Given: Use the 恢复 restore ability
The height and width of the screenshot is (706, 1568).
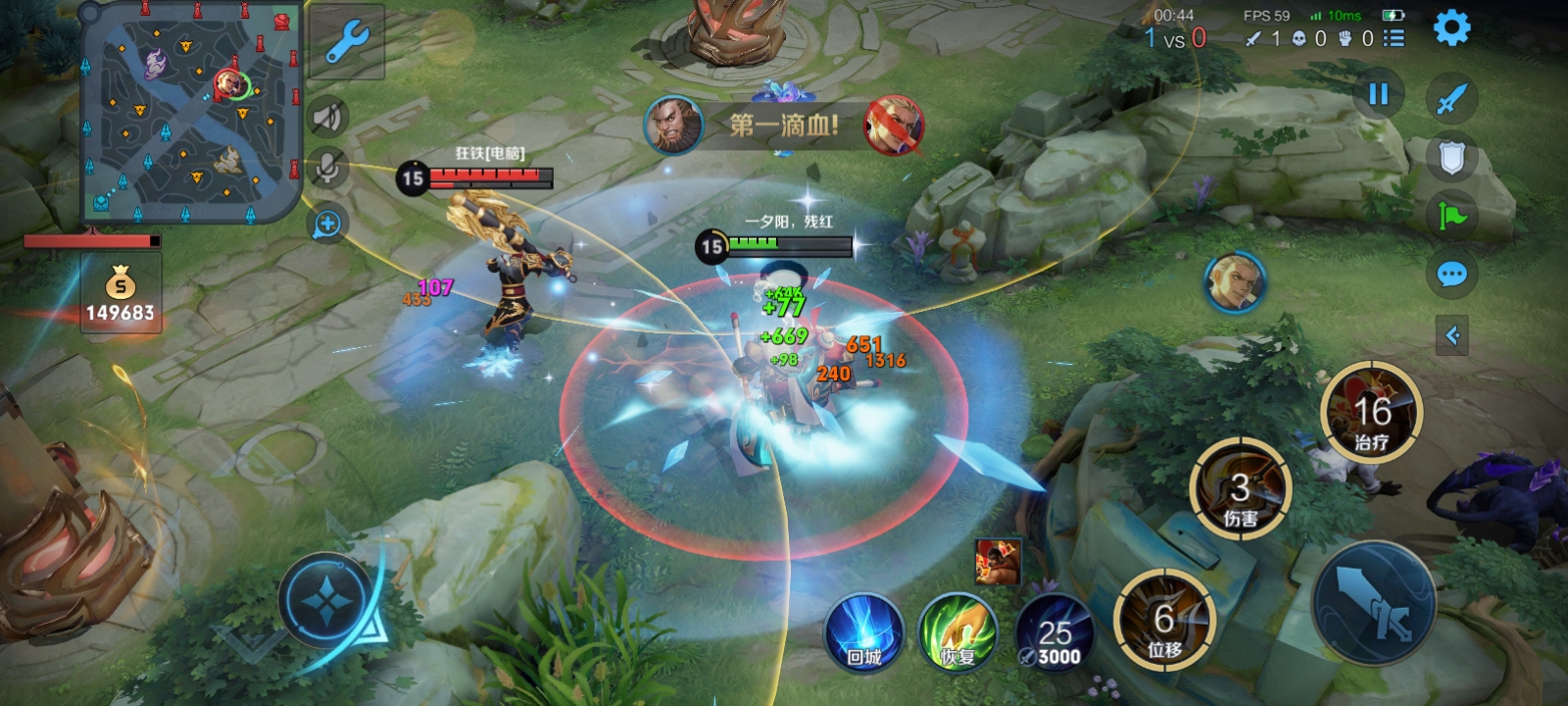Looking at the screenshot, I should pos(957,632).
